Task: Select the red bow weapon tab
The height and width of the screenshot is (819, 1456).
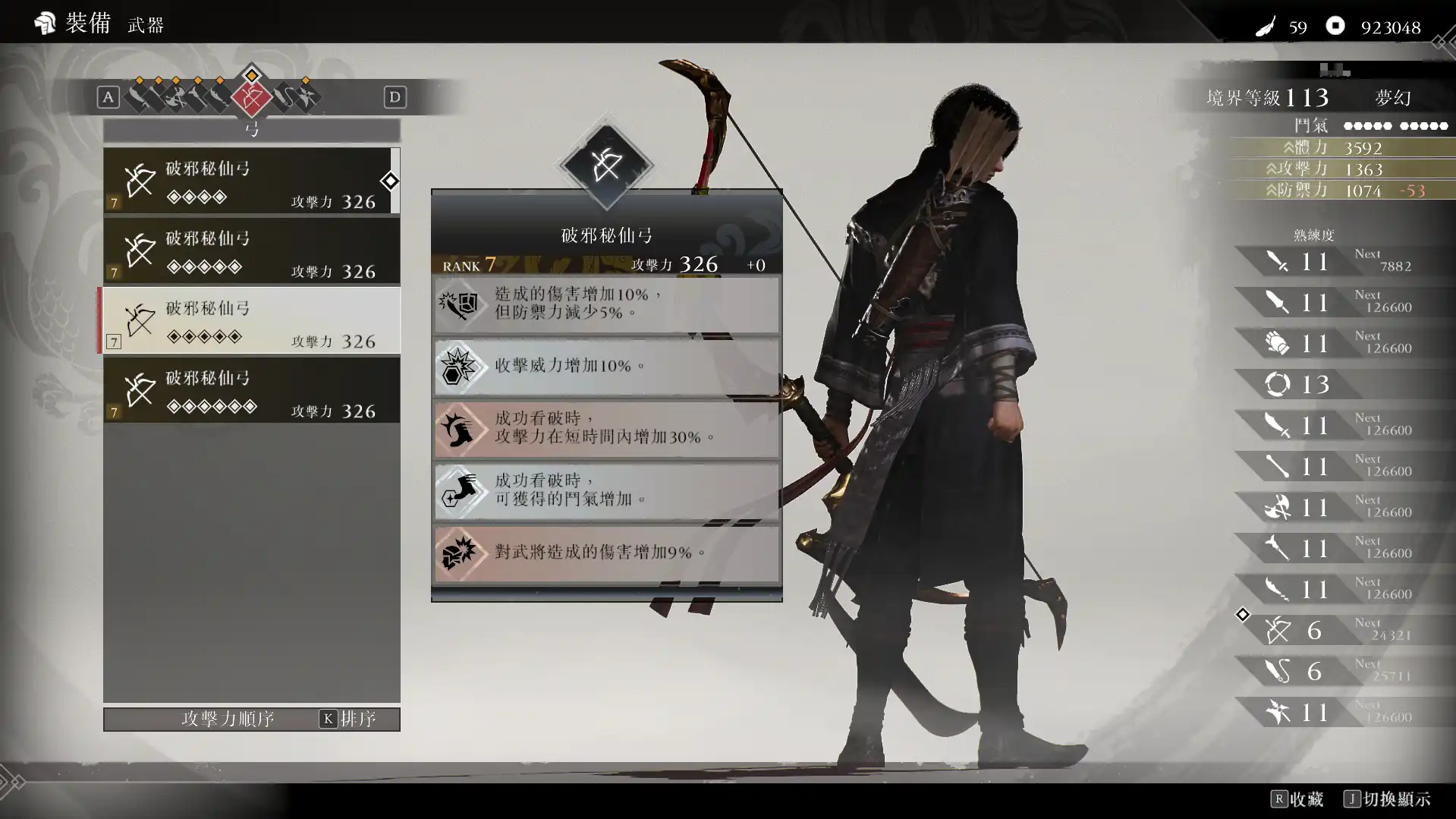Action: click(251, 97)
